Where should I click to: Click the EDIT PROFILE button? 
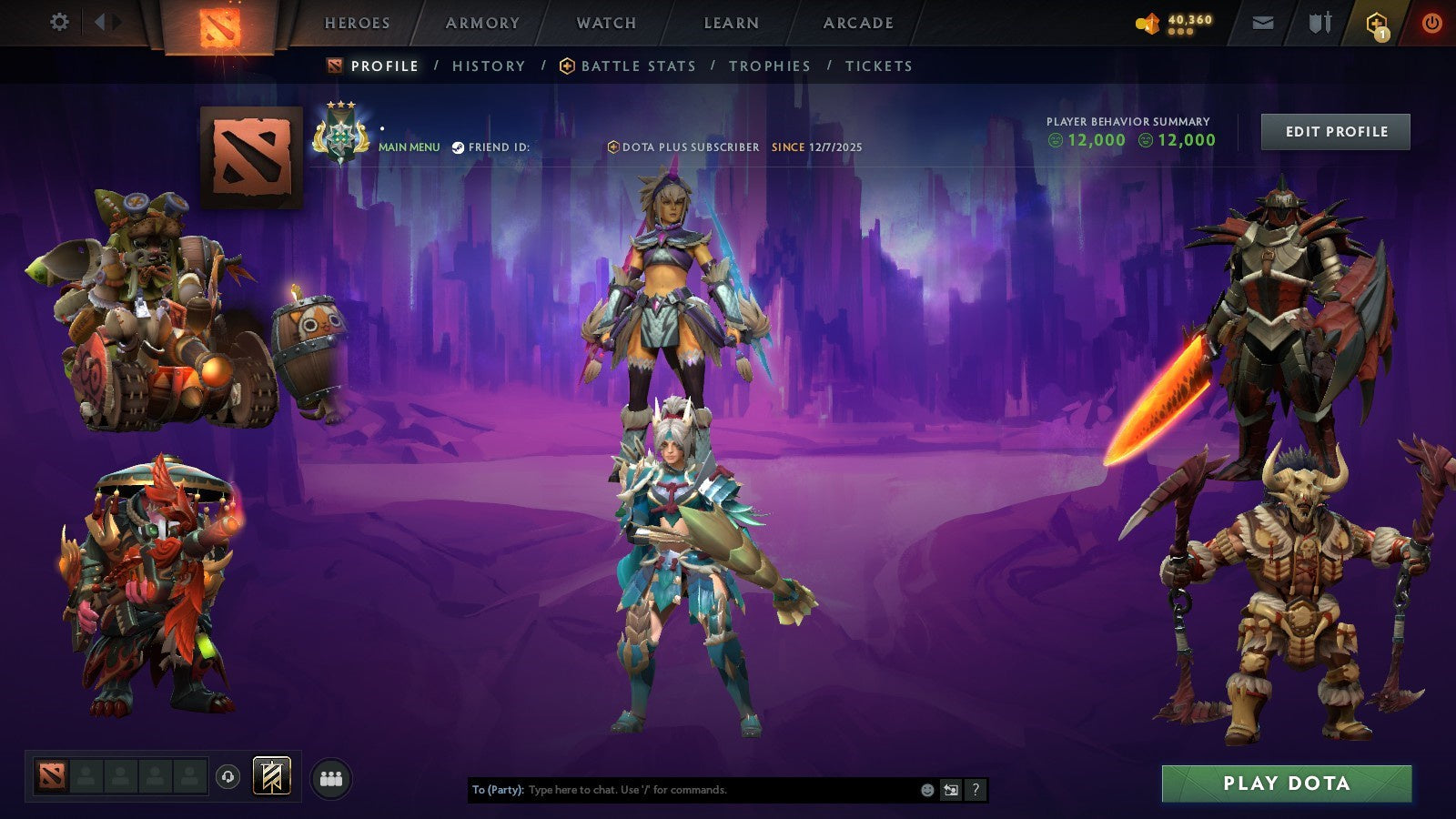1334,131
